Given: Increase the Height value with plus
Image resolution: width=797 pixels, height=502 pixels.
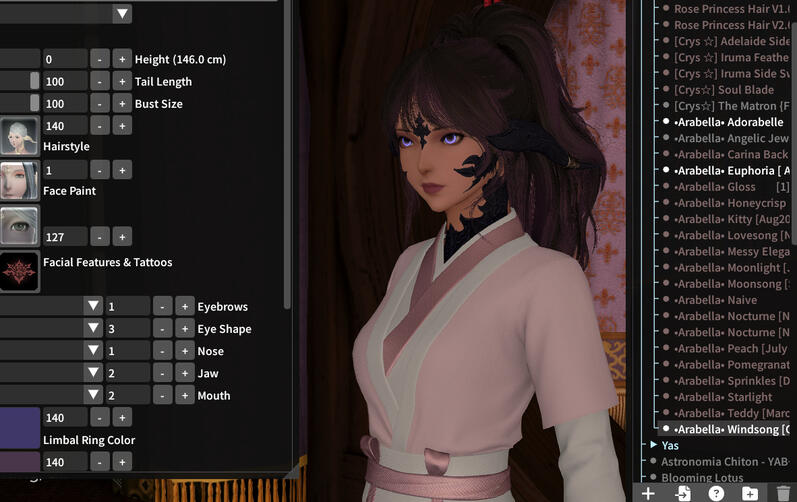Looking at the screenshot, I should pos(121,59).
